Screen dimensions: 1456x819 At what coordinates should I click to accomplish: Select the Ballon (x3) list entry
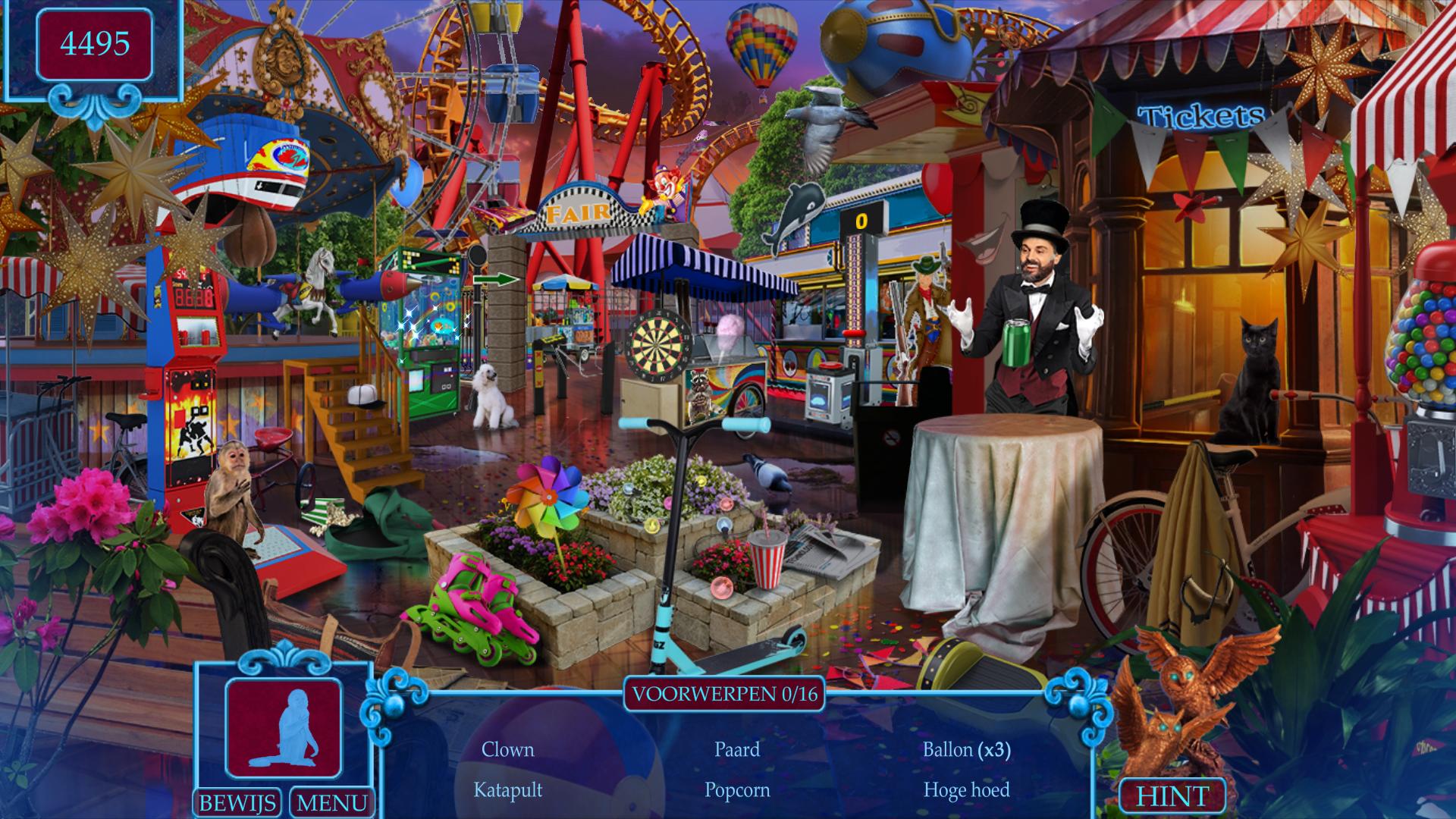[x=966, y=749]
